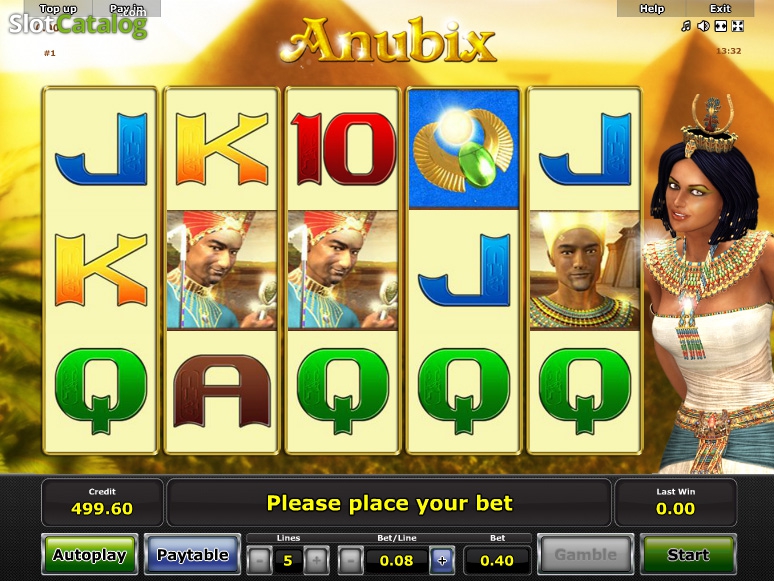
Task: Start the spin with the Start button
Action: click(x=687, y=555)
